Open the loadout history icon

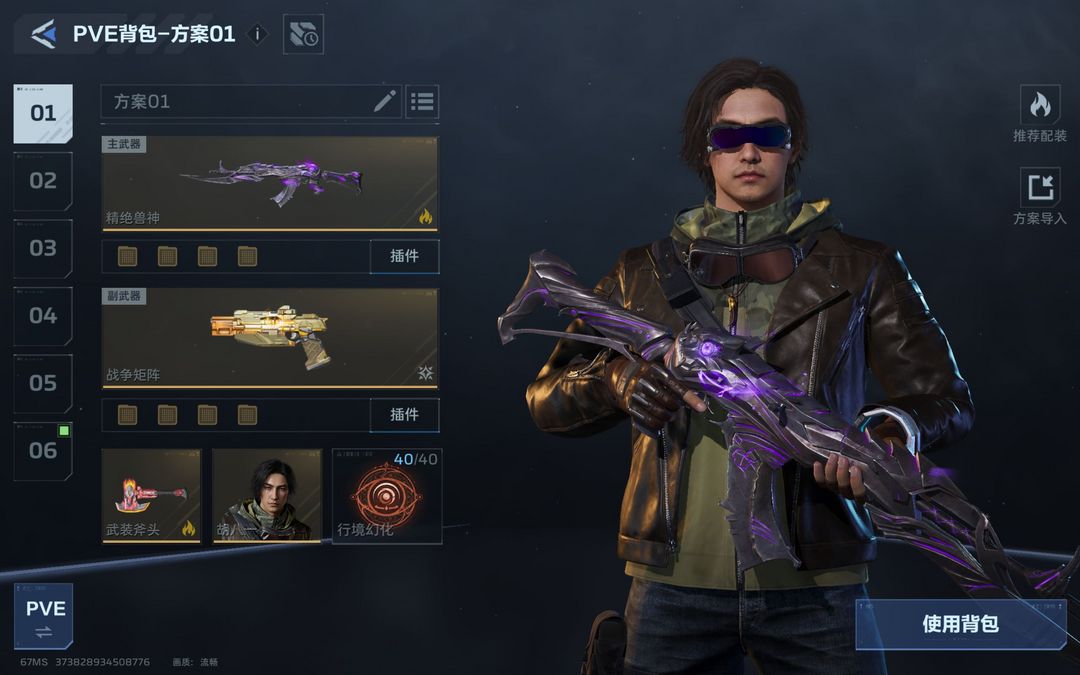click(x=303, y=34)
